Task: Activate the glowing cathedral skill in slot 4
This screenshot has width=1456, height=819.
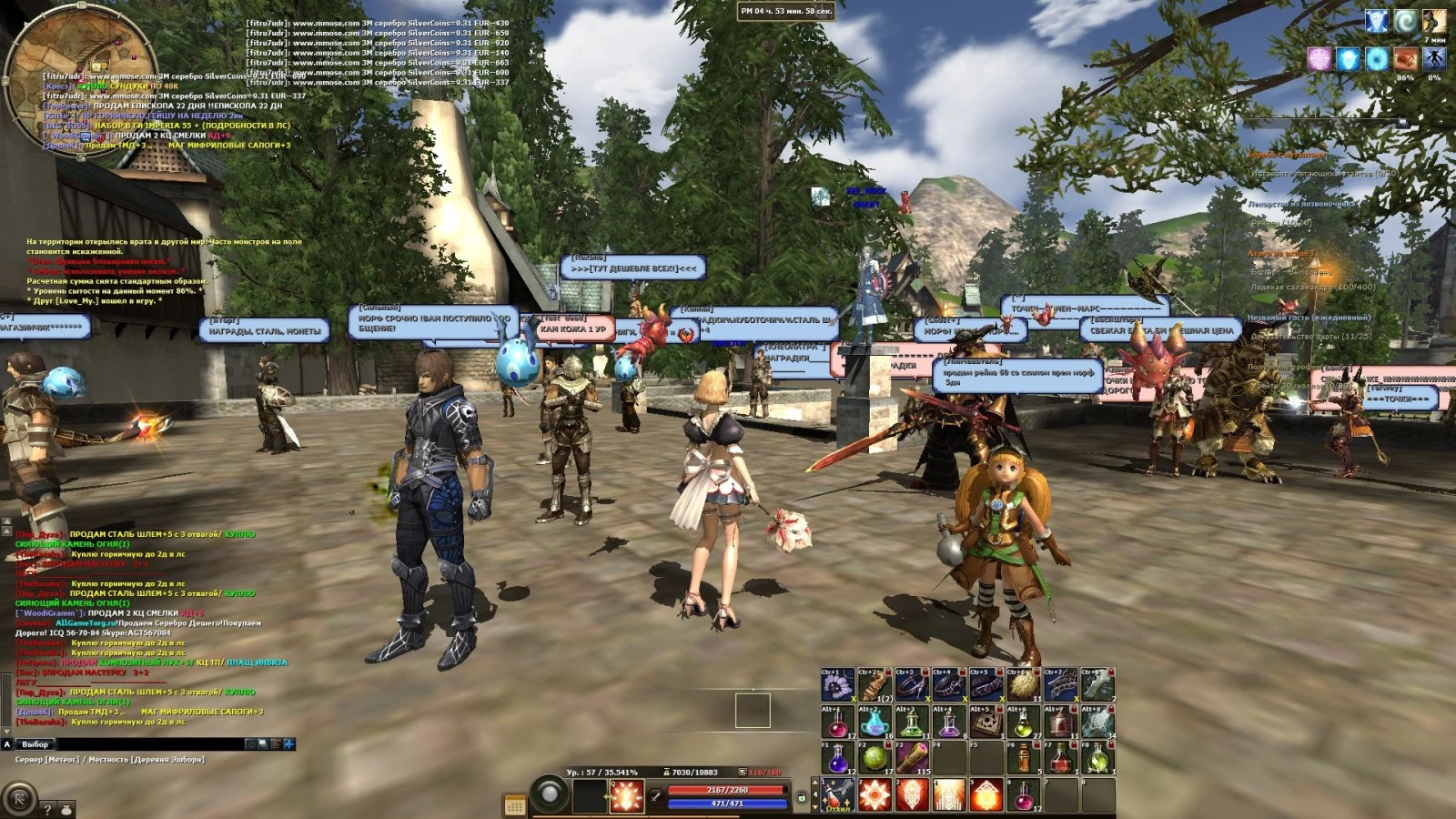Action: (x=949, y=795)
